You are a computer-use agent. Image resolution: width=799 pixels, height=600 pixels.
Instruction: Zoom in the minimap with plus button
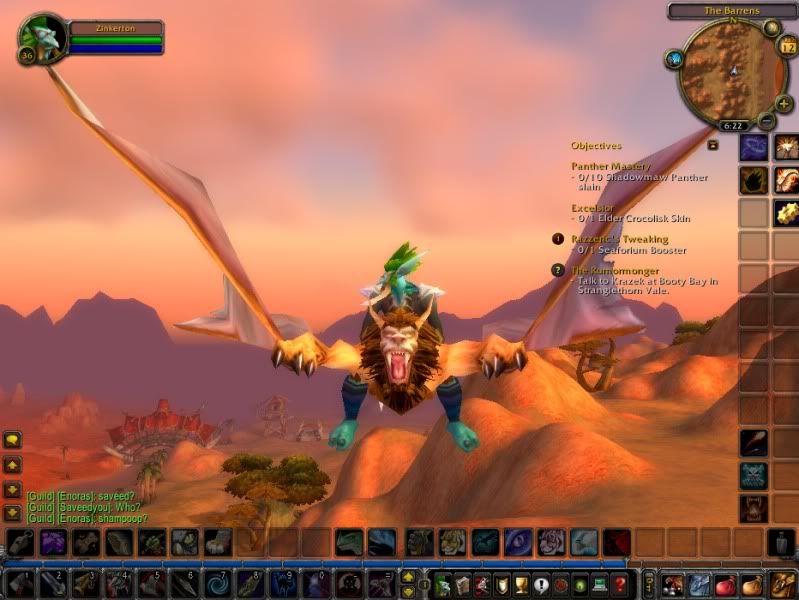click(783, 104)
